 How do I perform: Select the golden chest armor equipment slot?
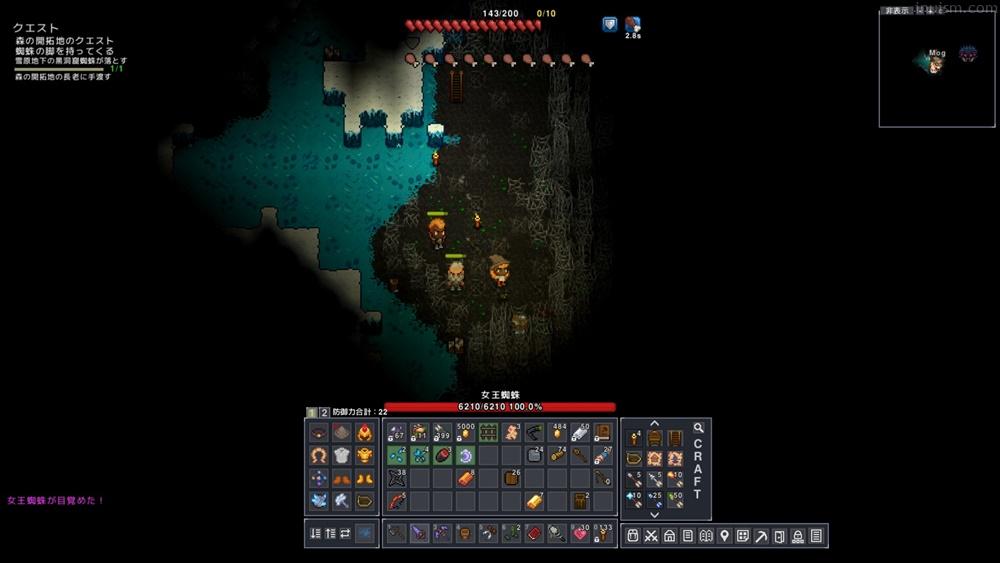(x=365, y=455)
